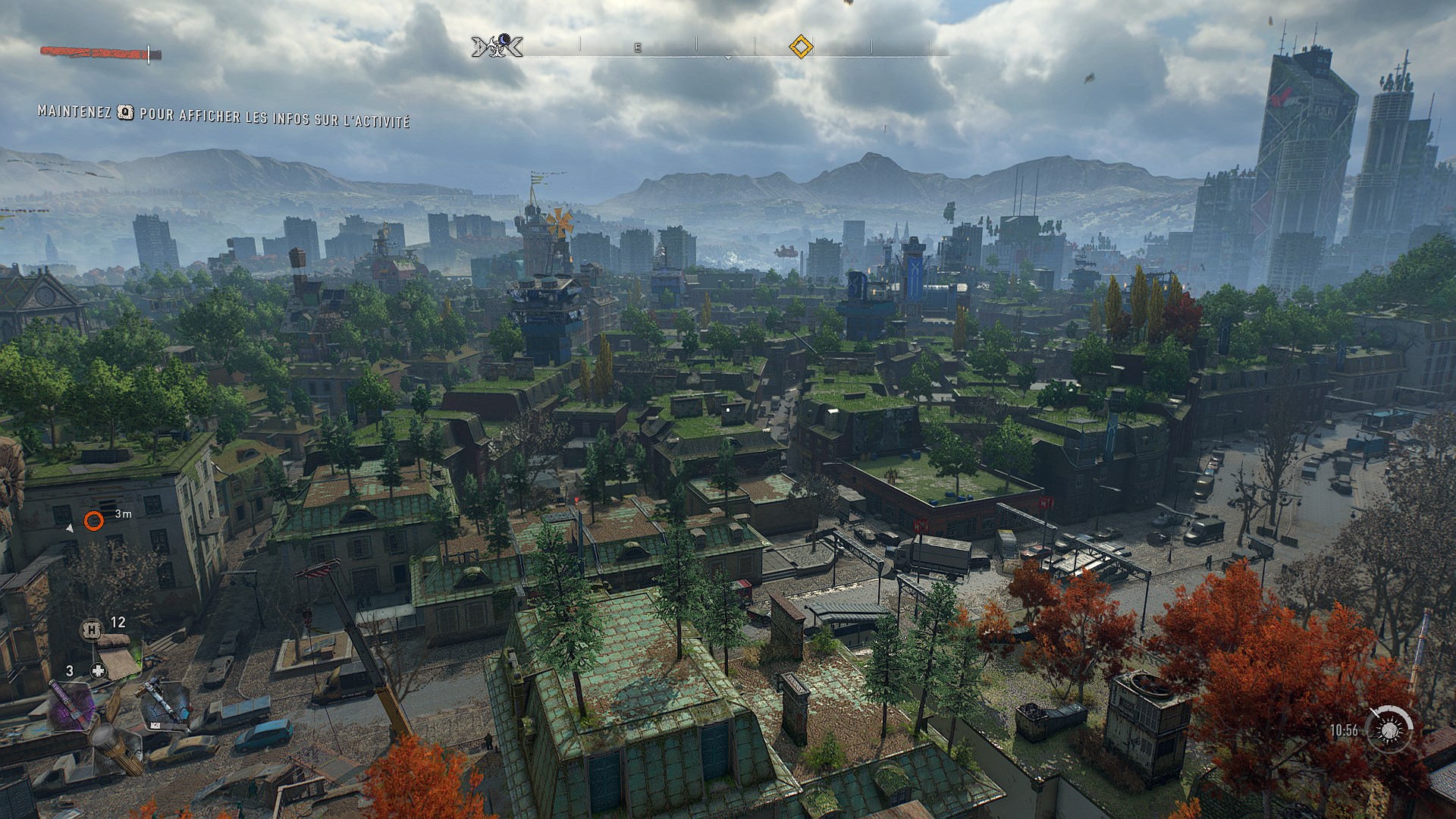Click the "E" direction marker on the compass
The width and height of the screenshot is (1456, 819).
pos(637,47)
